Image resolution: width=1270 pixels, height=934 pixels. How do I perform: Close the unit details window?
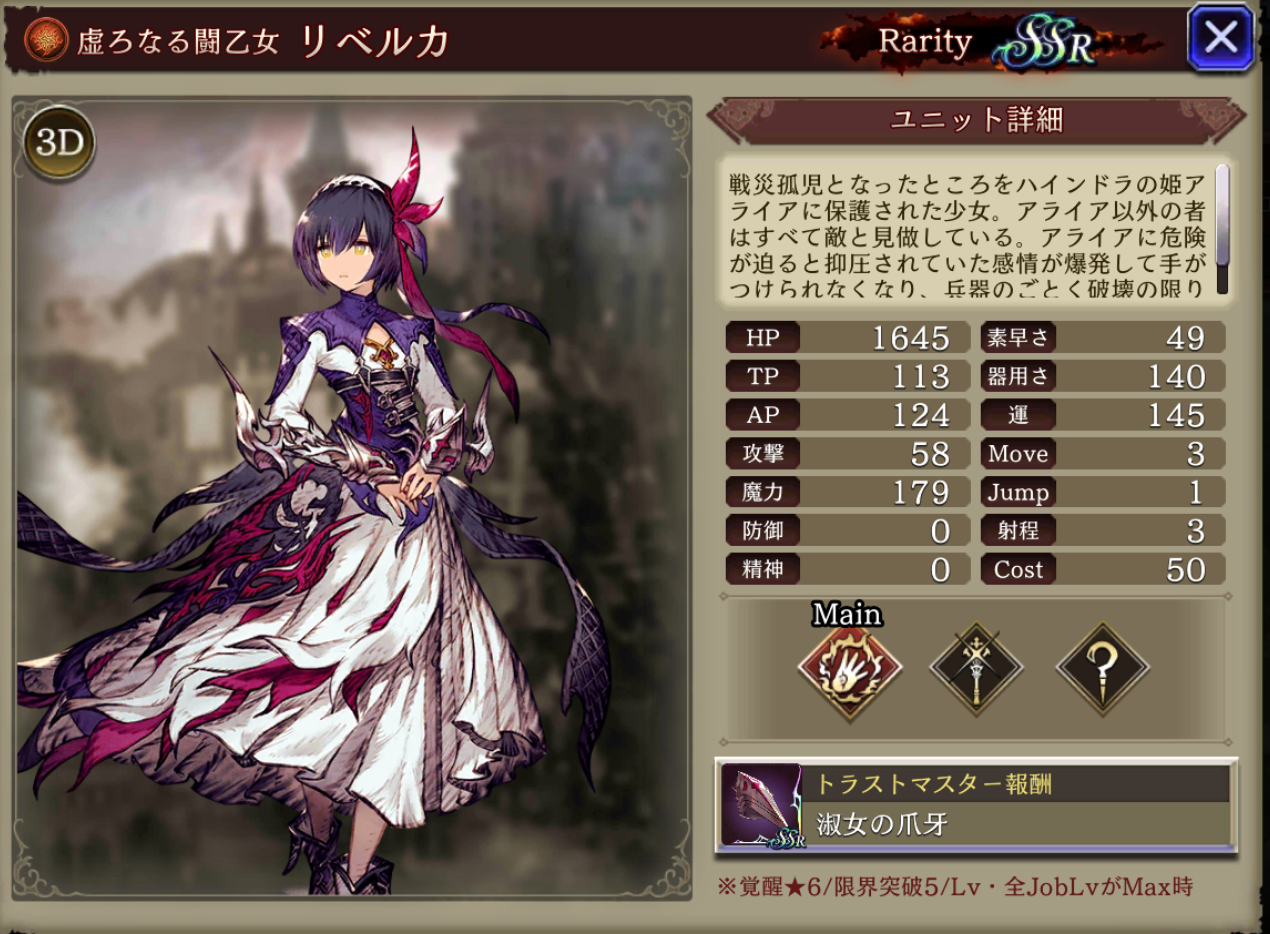[x=1220, y=38]
